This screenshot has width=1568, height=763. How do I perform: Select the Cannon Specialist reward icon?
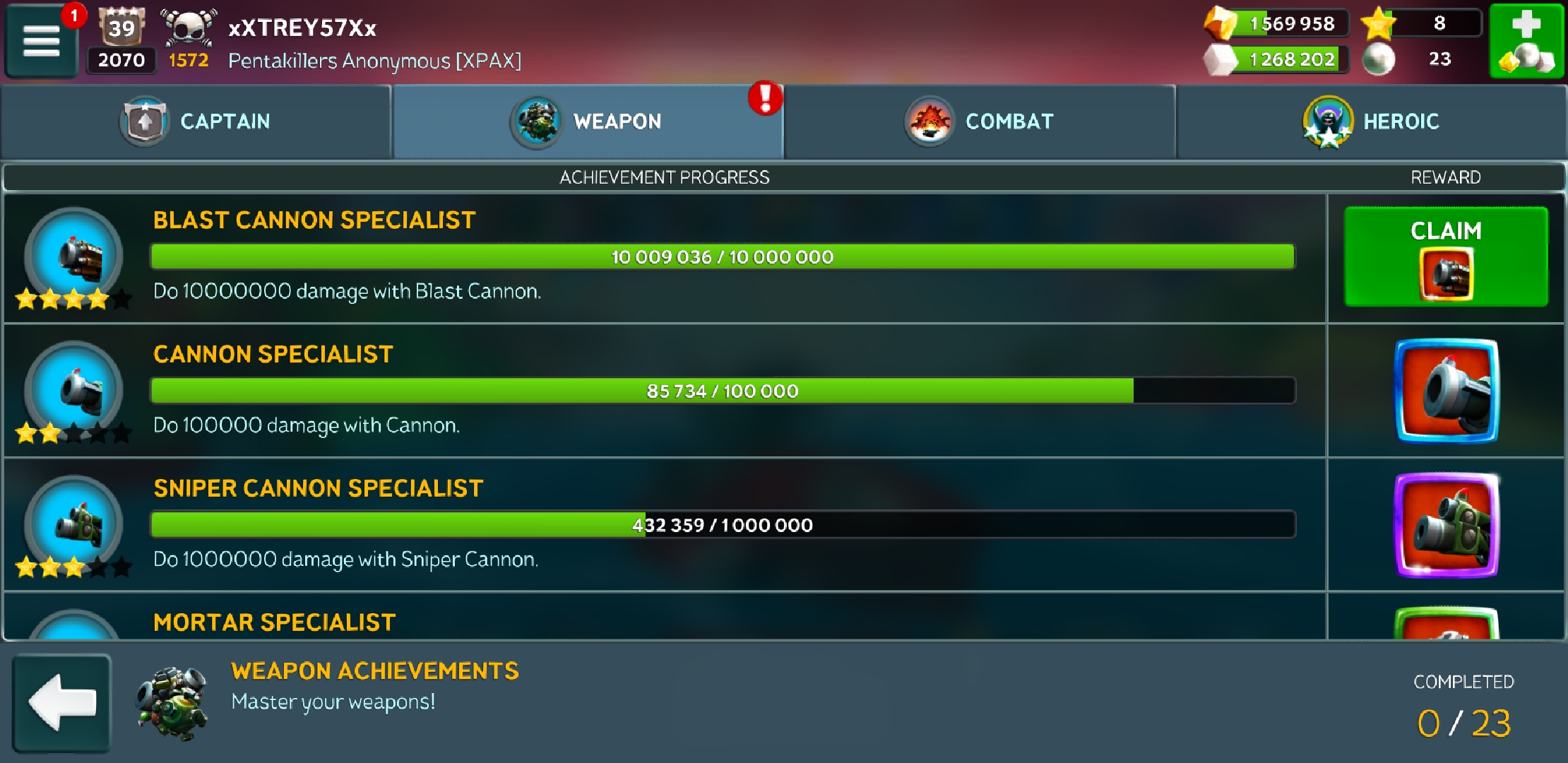click(x=1446, y=391)
